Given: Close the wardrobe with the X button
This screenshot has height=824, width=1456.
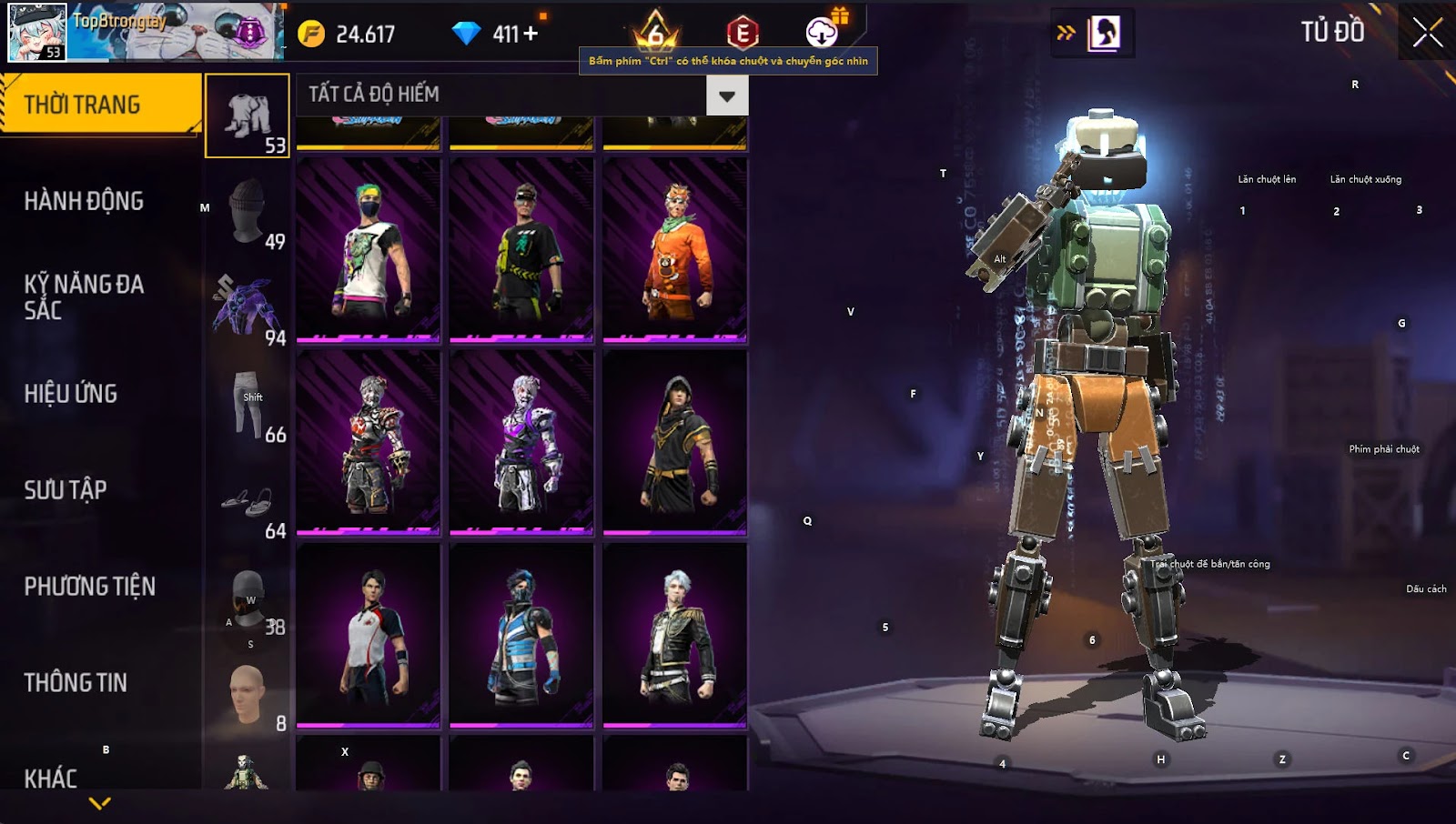Looking at the screenshot, I should (x=1427, y=33).
